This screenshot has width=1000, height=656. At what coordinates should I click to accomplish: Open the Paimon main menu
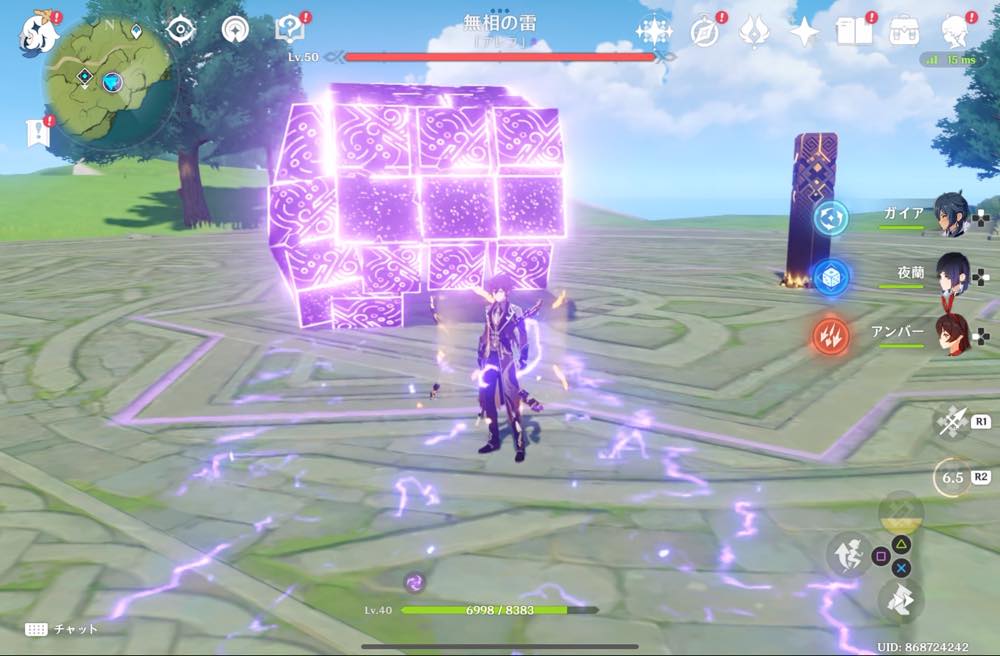point(39,32)
